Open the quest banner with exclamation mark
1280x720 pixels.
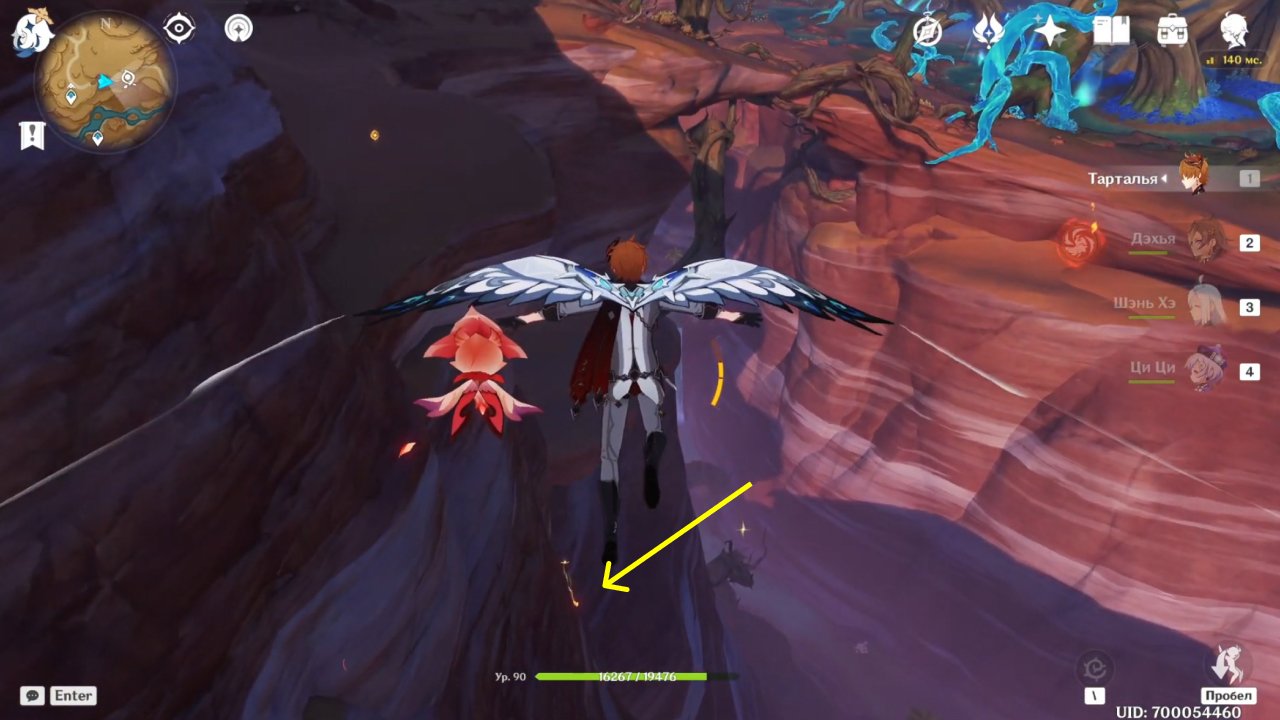click(x=32, y=135)
